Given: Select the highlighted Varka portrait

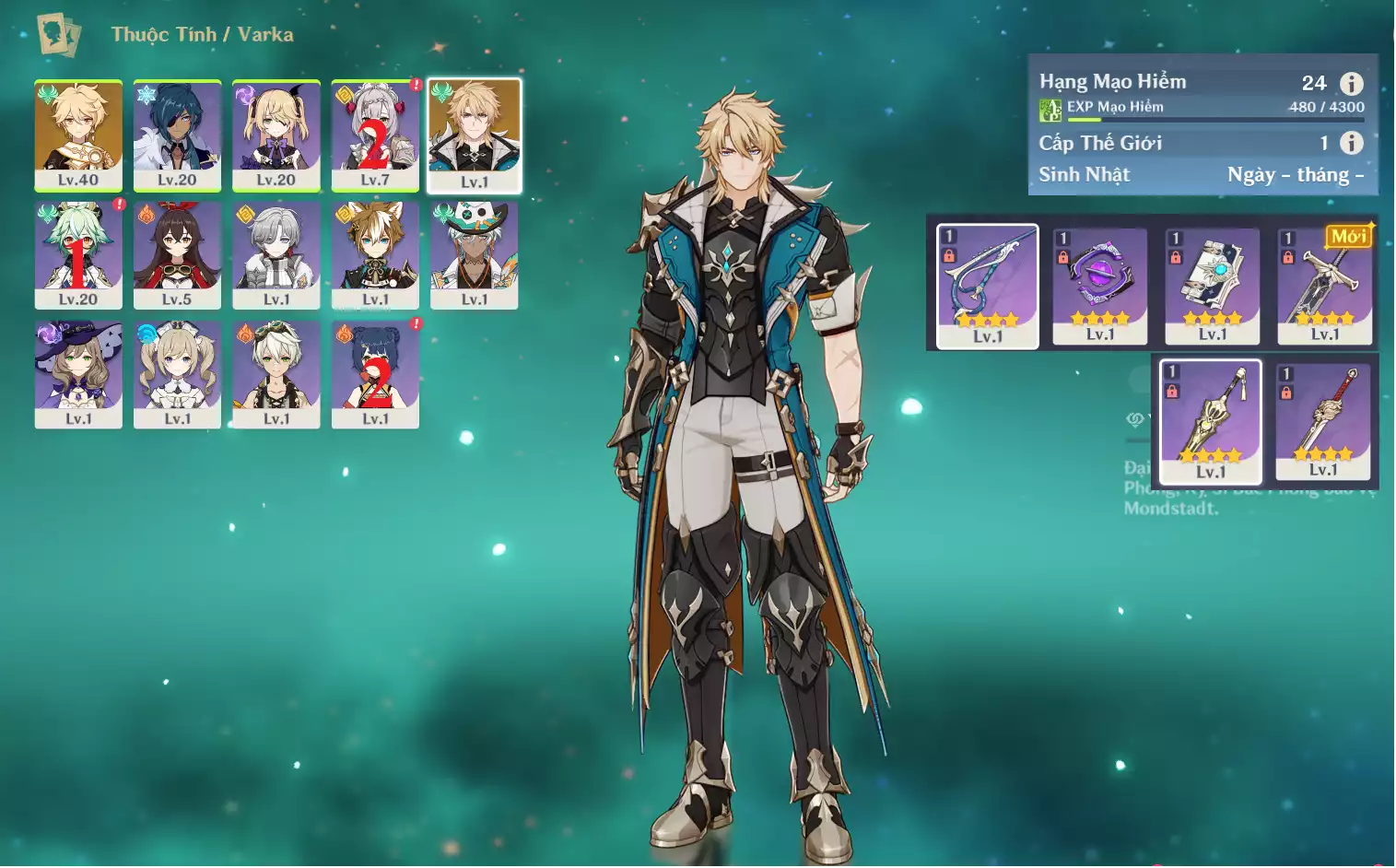Looking at the screenshot, I should pyautogui.click(x=475, y=135).
